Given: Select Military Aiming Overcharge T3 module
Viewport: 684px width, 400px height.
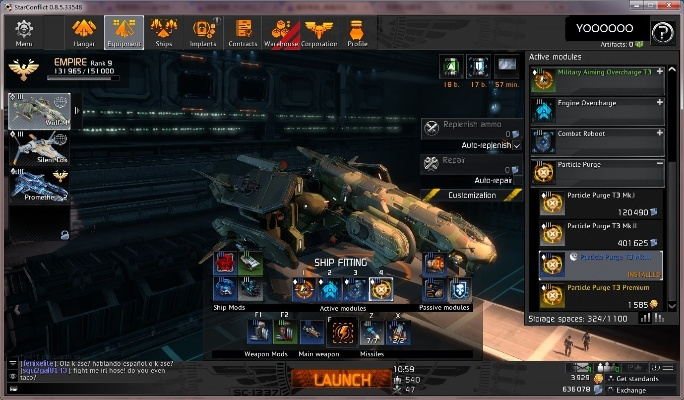Looking at the screenshot, I should coord(598,79).
